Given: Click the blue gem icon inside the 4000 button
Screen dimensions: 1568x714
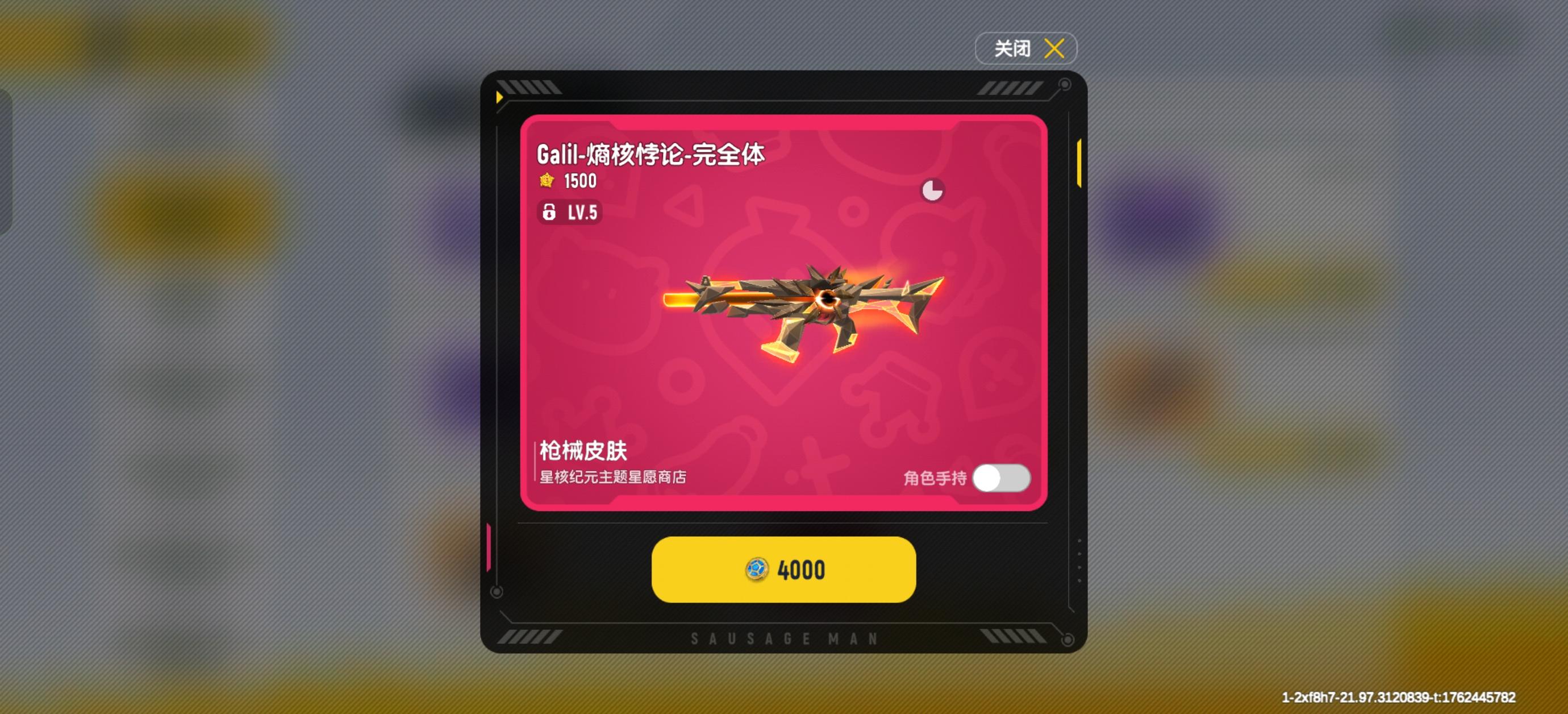Looking at the screenshot, I should click(x=756, y=569).
